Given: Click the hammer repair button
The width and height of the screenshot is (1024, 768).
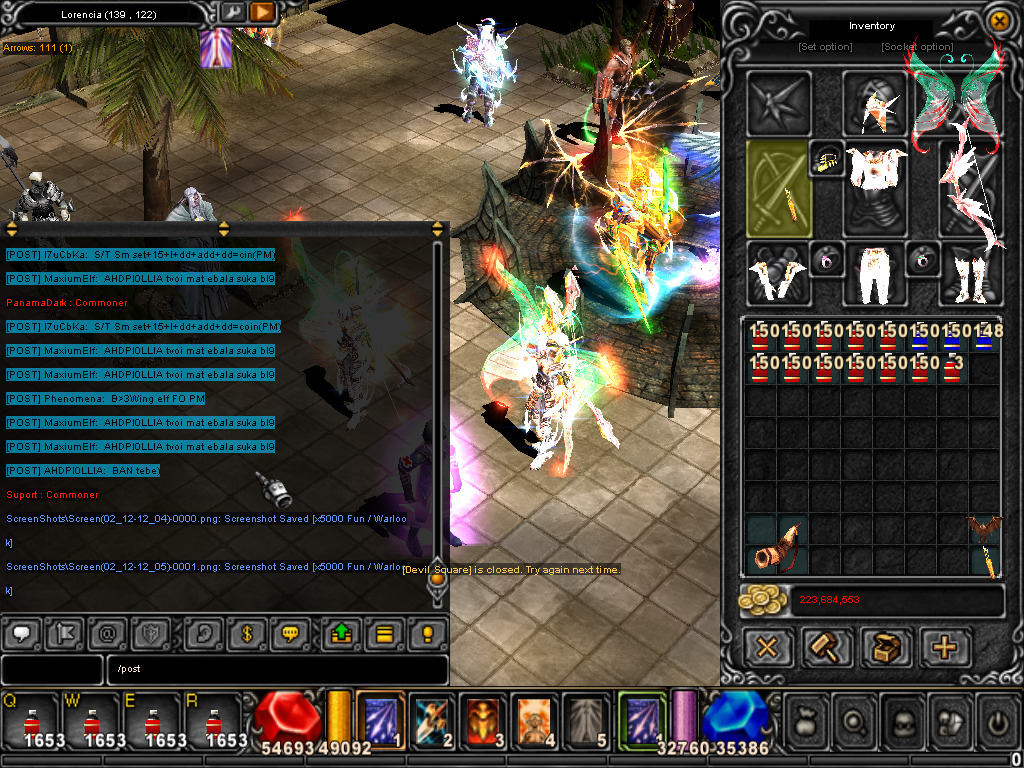Looking at the screenshot, I should (x=827, y=648).
